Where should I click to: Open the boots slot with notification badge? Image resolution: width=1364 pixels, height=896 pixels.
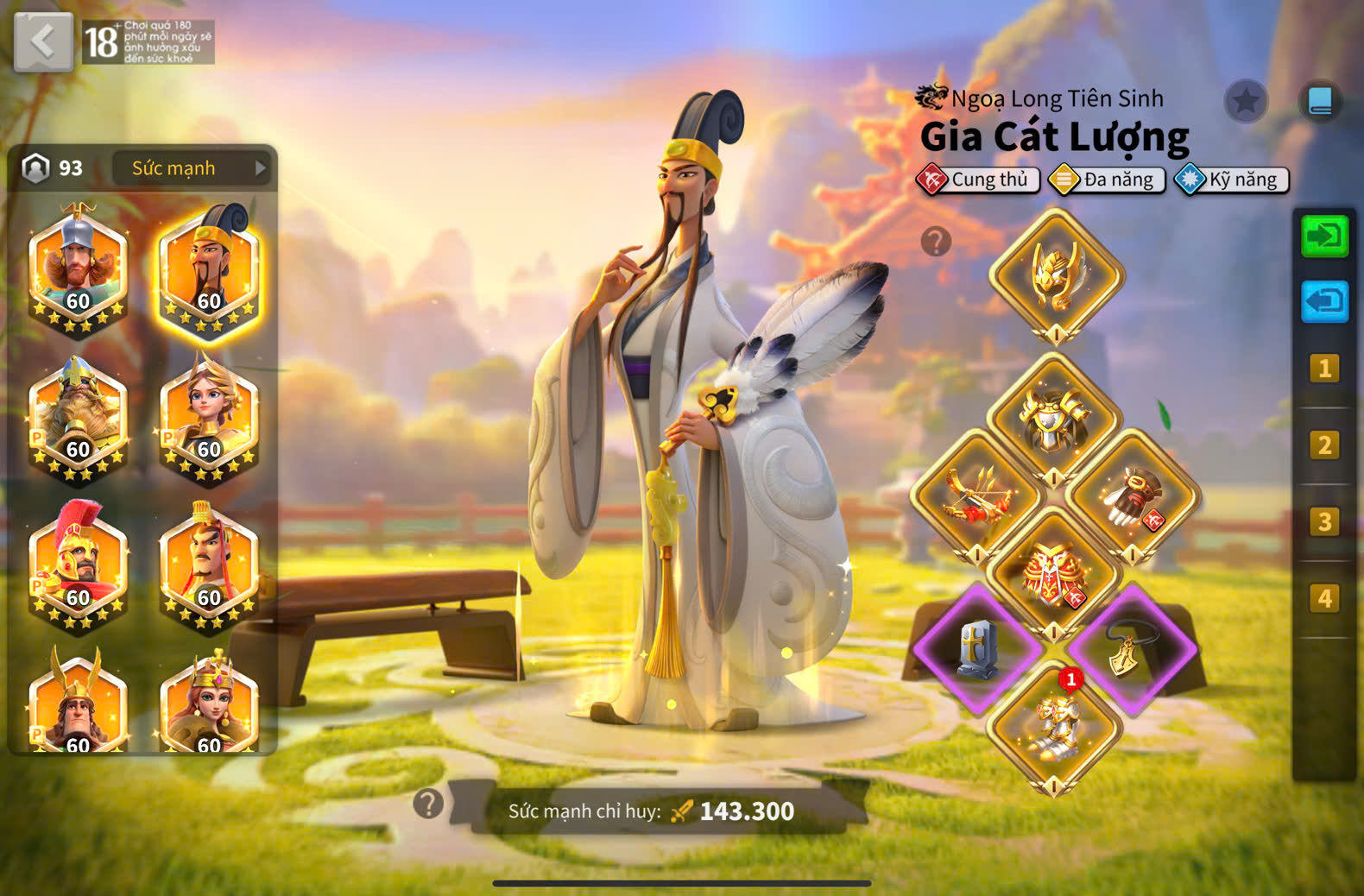[1054, 728]
